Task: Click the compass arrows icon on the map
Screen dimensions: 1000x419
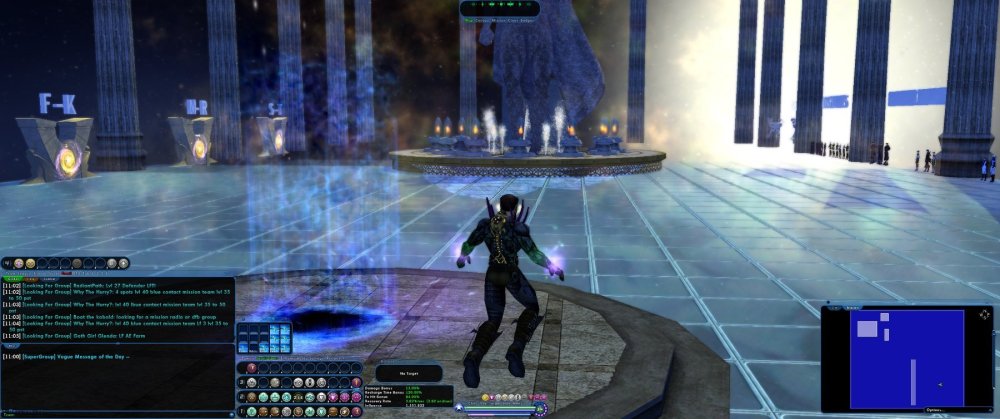Action: pyautogui.click(x=985, y=315)
